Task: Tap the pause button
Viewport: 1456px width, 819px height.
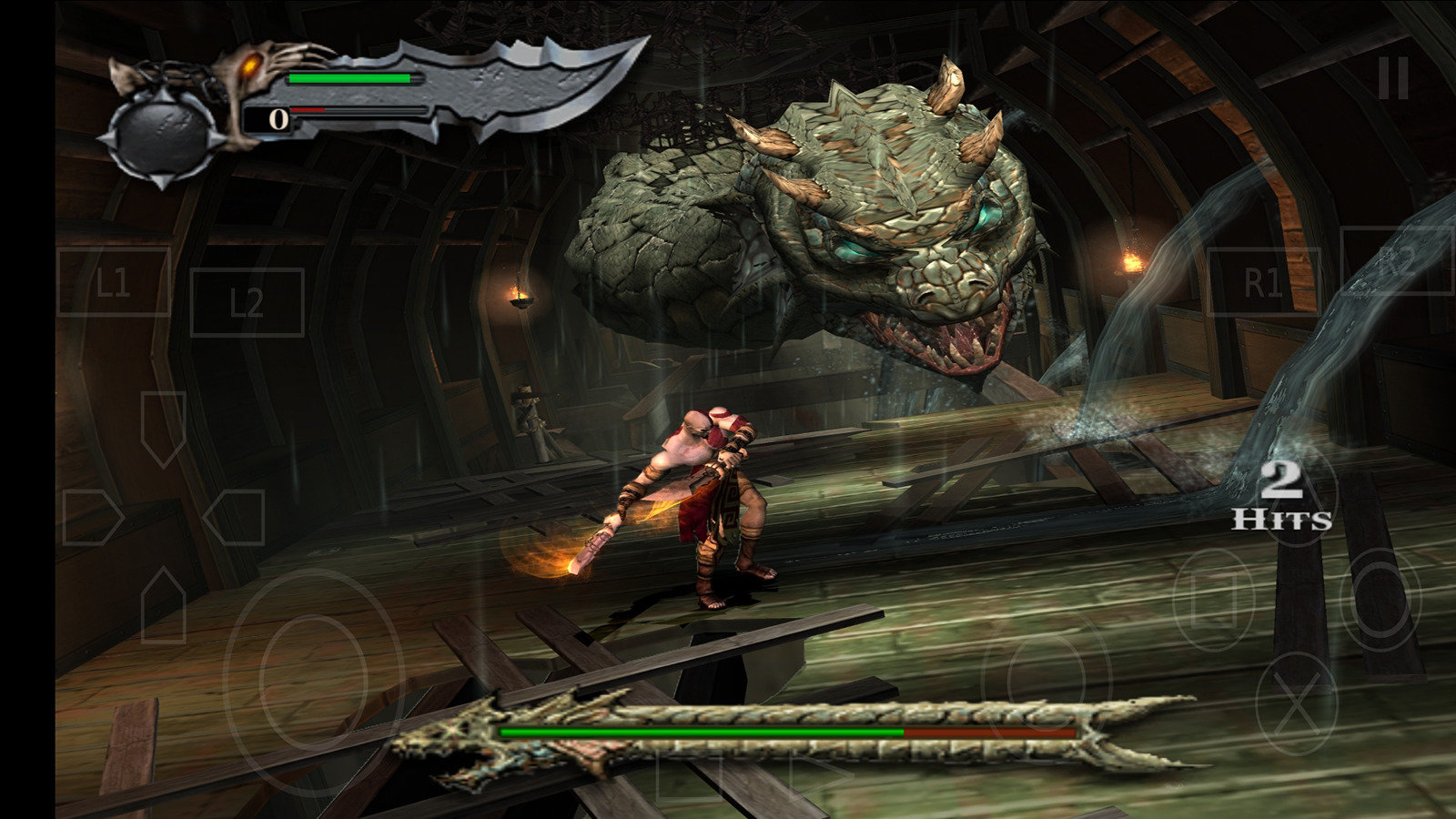Action: pos(1393,78)
